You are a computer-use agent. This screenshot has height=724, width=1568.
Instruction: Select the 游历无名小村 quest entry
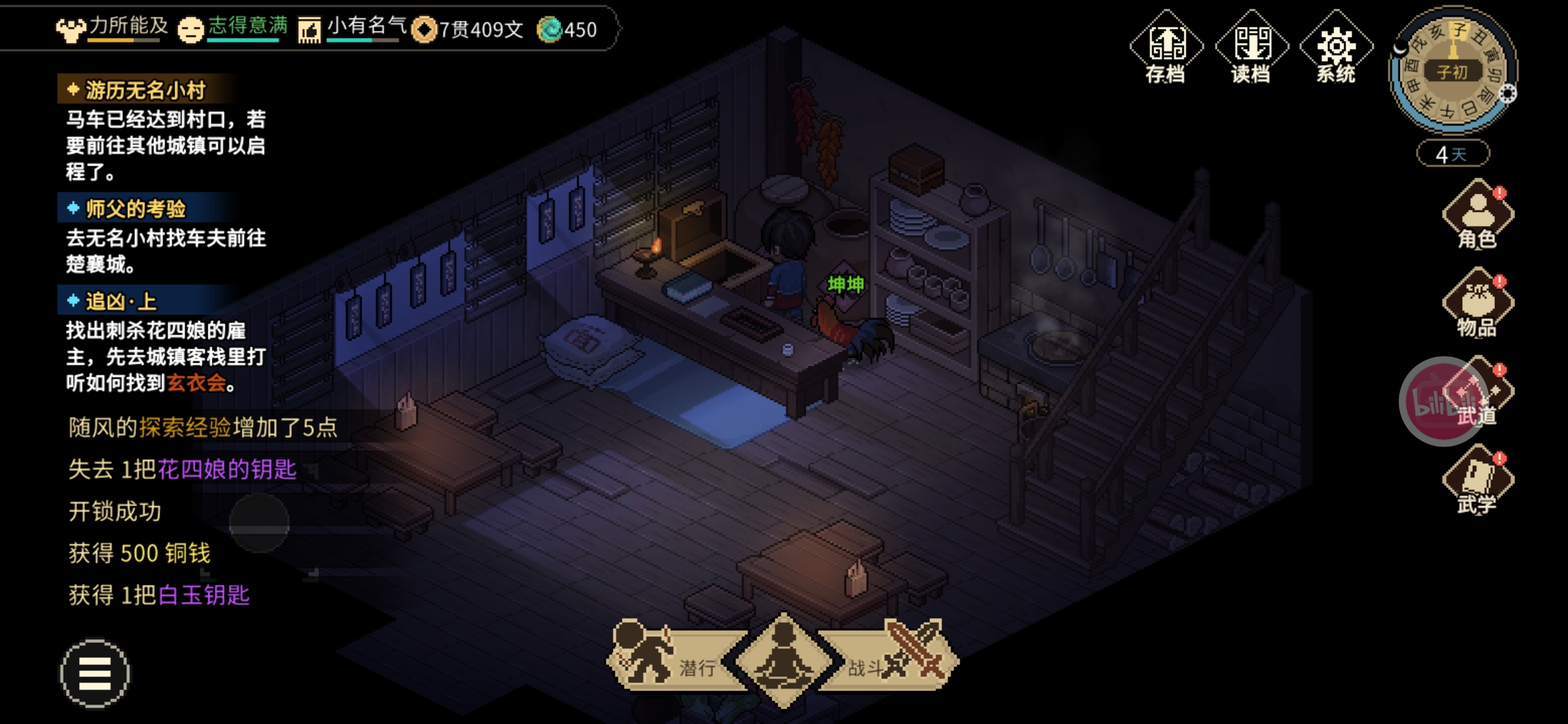click(145, 90)
